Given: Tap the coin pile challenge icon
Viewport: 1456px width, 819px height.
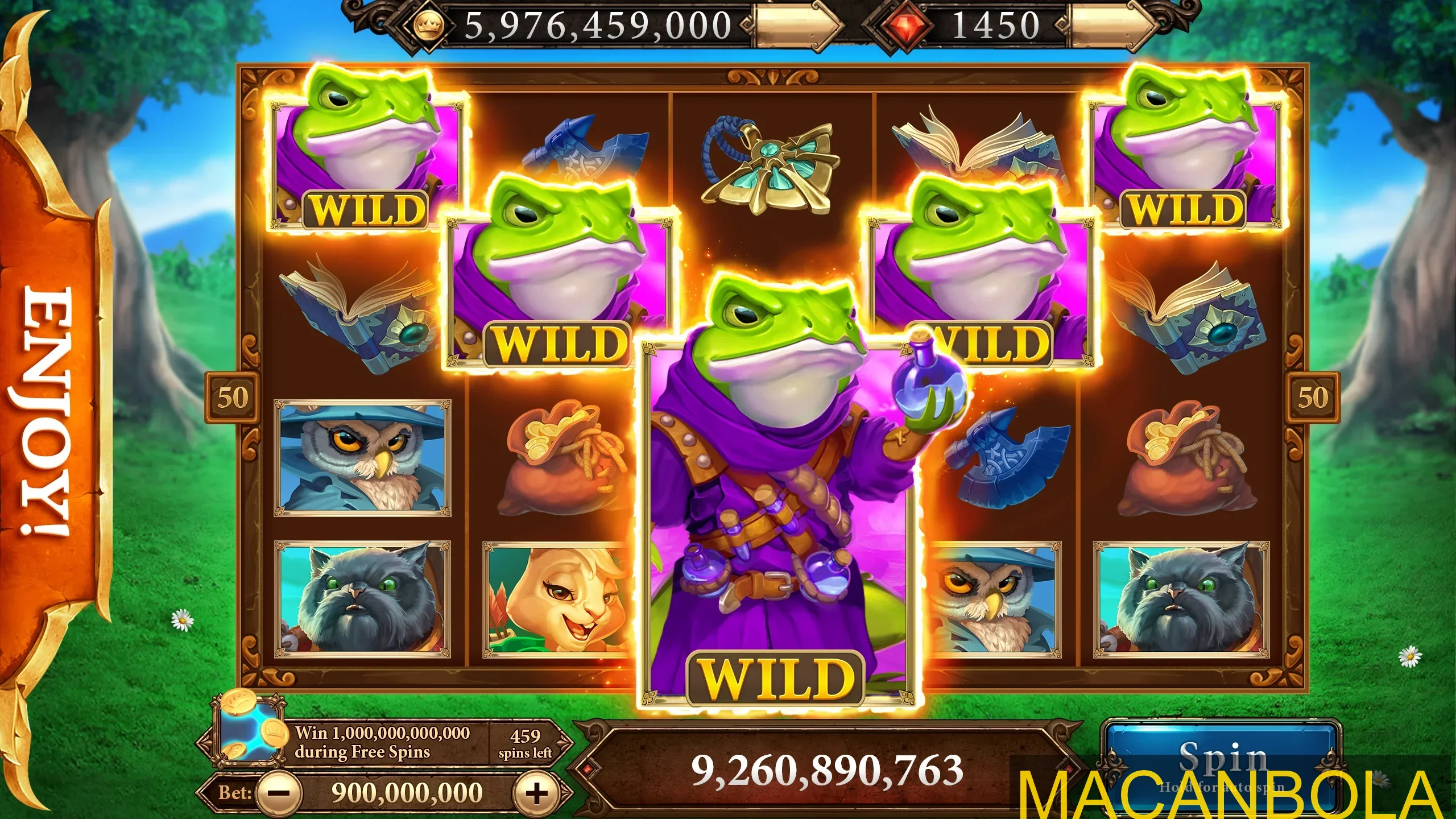Looking at the screenshot, I should [249, 728].
